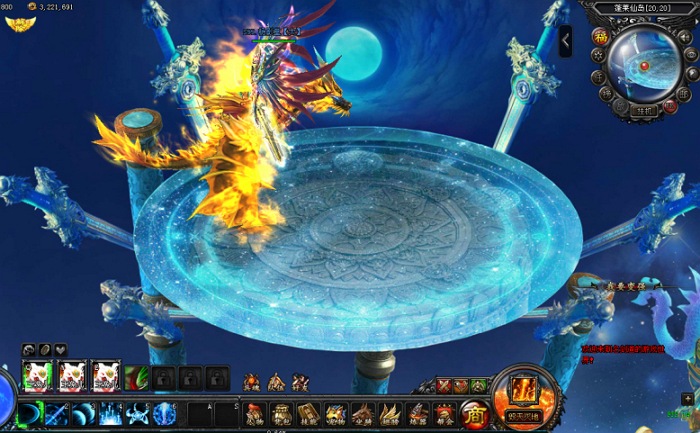Screen dimensions: 700x433
Task: Click the heart icon above pet portraits
Action: point(61,349)
